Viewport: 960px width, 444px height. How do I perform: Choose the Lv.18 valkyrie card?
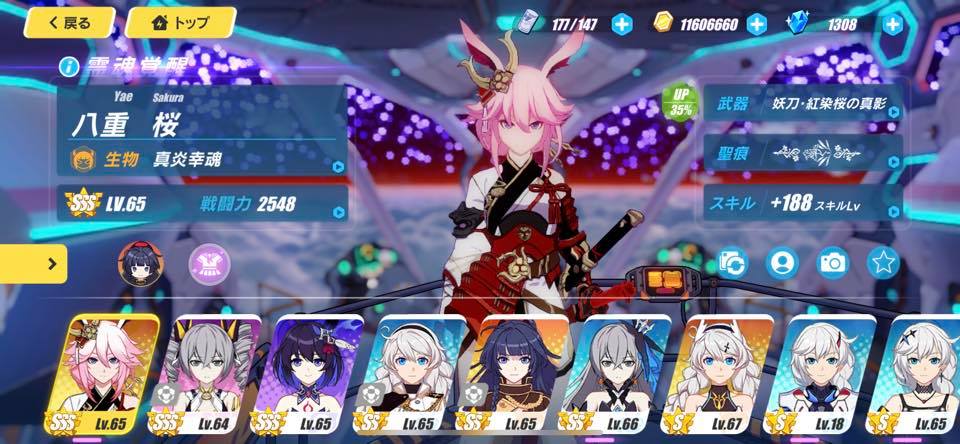click(827, 377)
